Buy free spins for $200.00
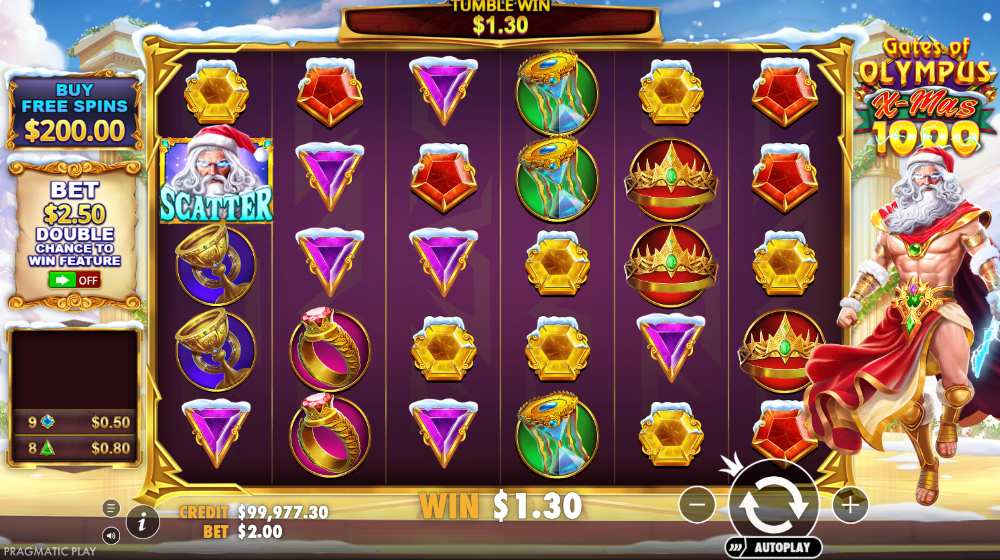 pyautogui.click(x=75, y=112)
